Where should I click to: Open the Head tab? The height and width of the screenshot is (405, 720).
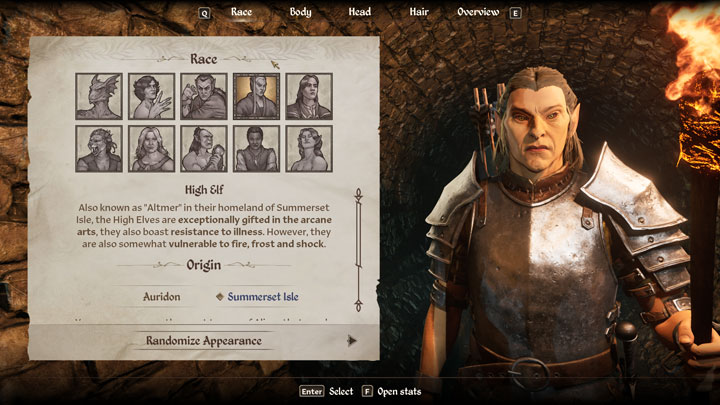pyautogui.click(x=360, y=12)
